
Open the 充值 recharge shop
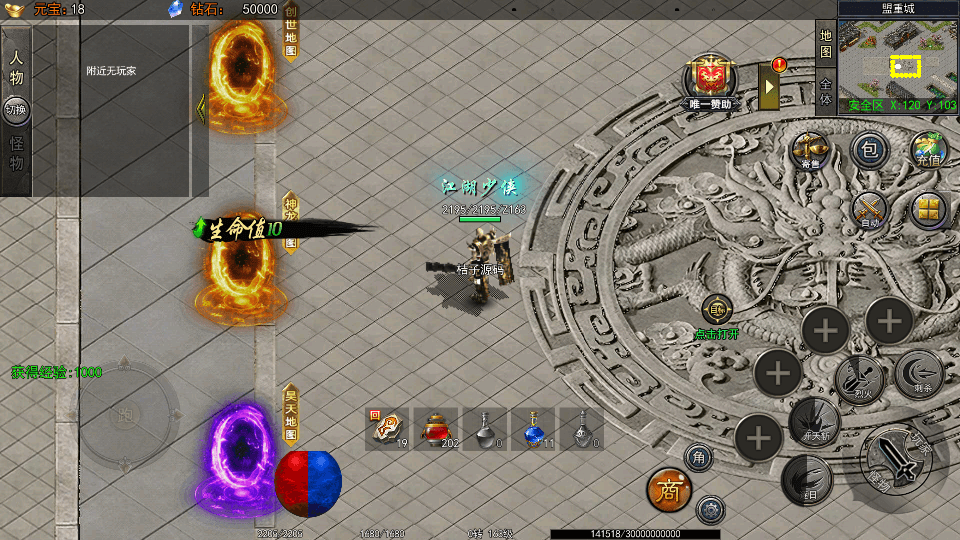pos(928,150)
